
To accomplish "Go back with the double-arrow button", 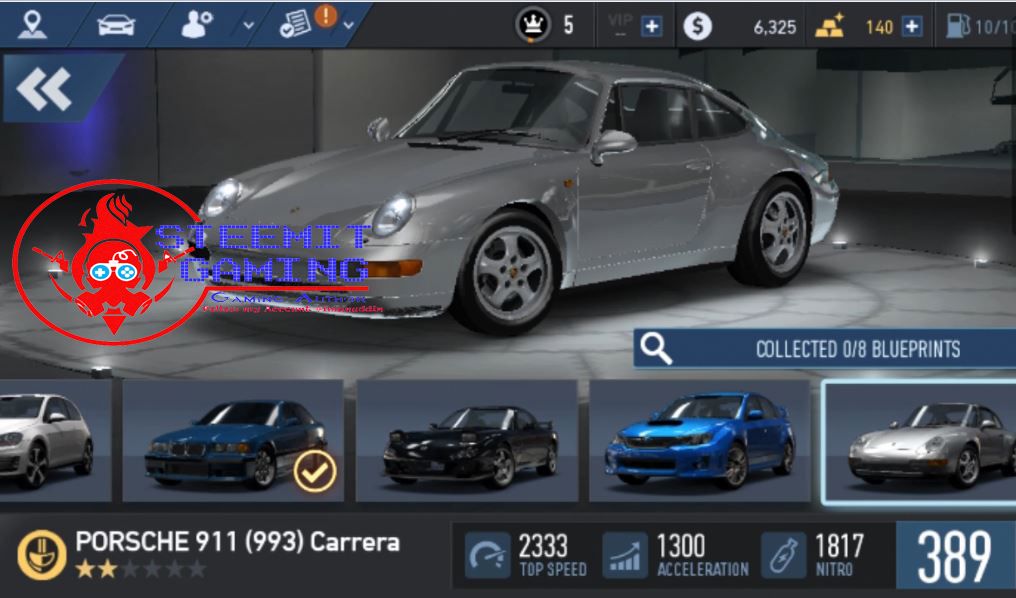I will point(45,91).
